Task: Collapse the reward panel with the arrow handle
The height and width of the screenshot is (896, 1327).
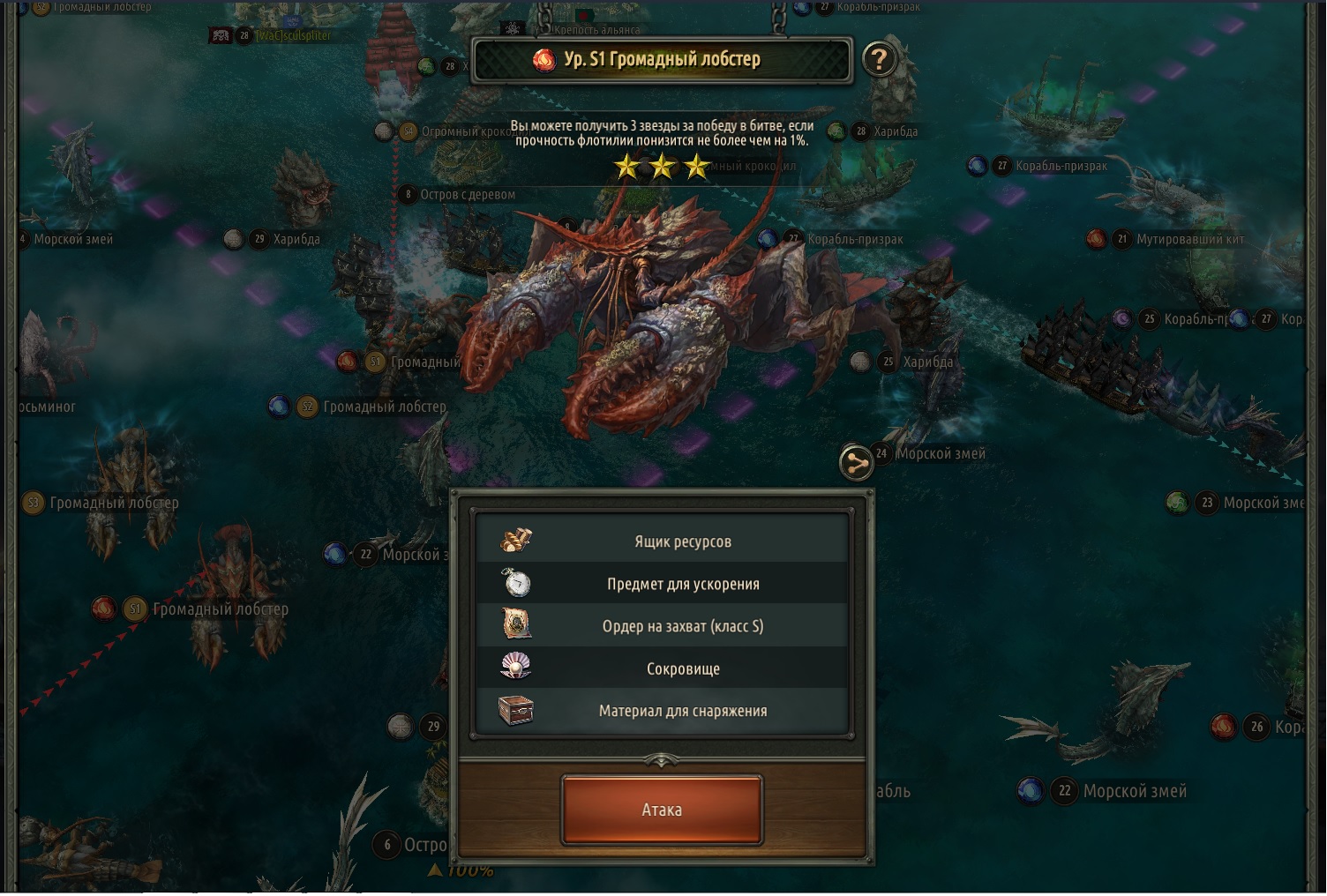Action: [662, 758]
